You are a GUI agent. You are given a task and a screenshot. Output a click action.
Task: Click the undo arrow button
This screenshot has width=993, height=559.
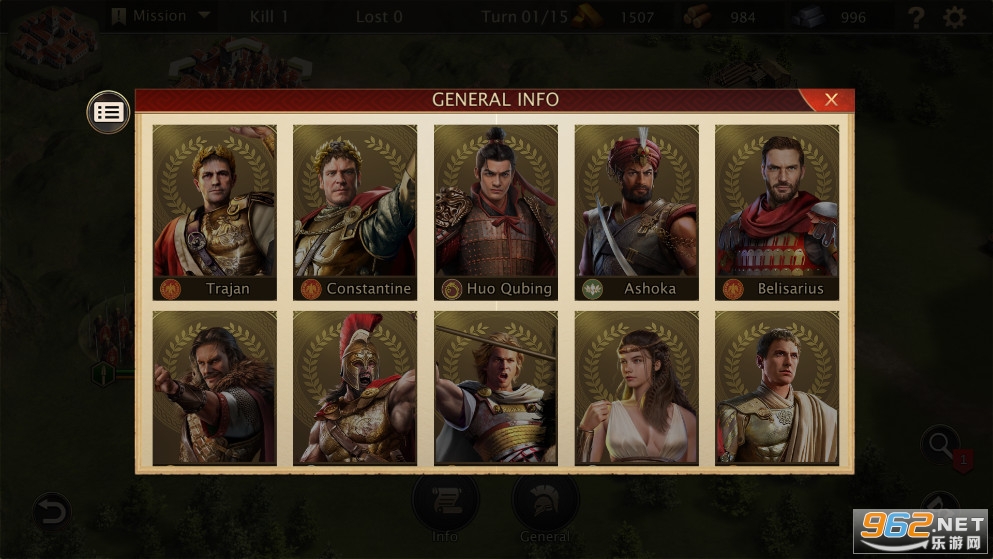click(51, 513)
